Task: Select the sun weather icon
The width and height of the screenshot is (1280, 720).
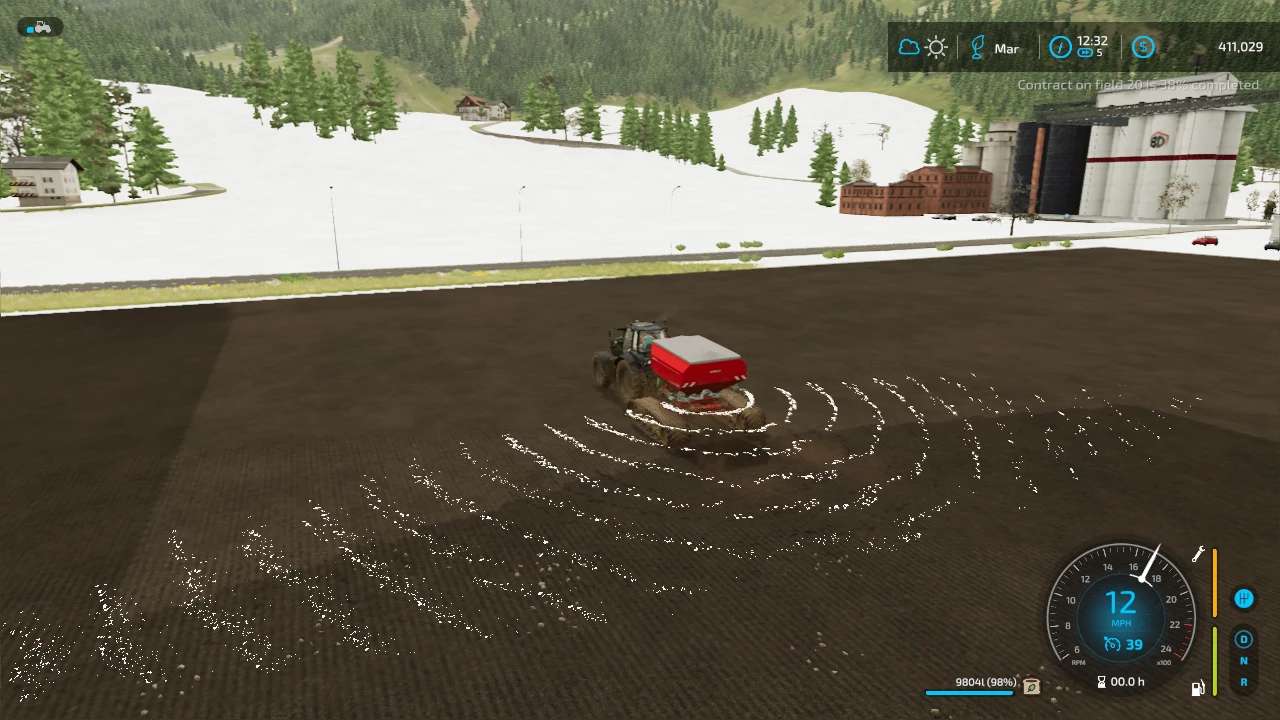Action: [936, 48]
